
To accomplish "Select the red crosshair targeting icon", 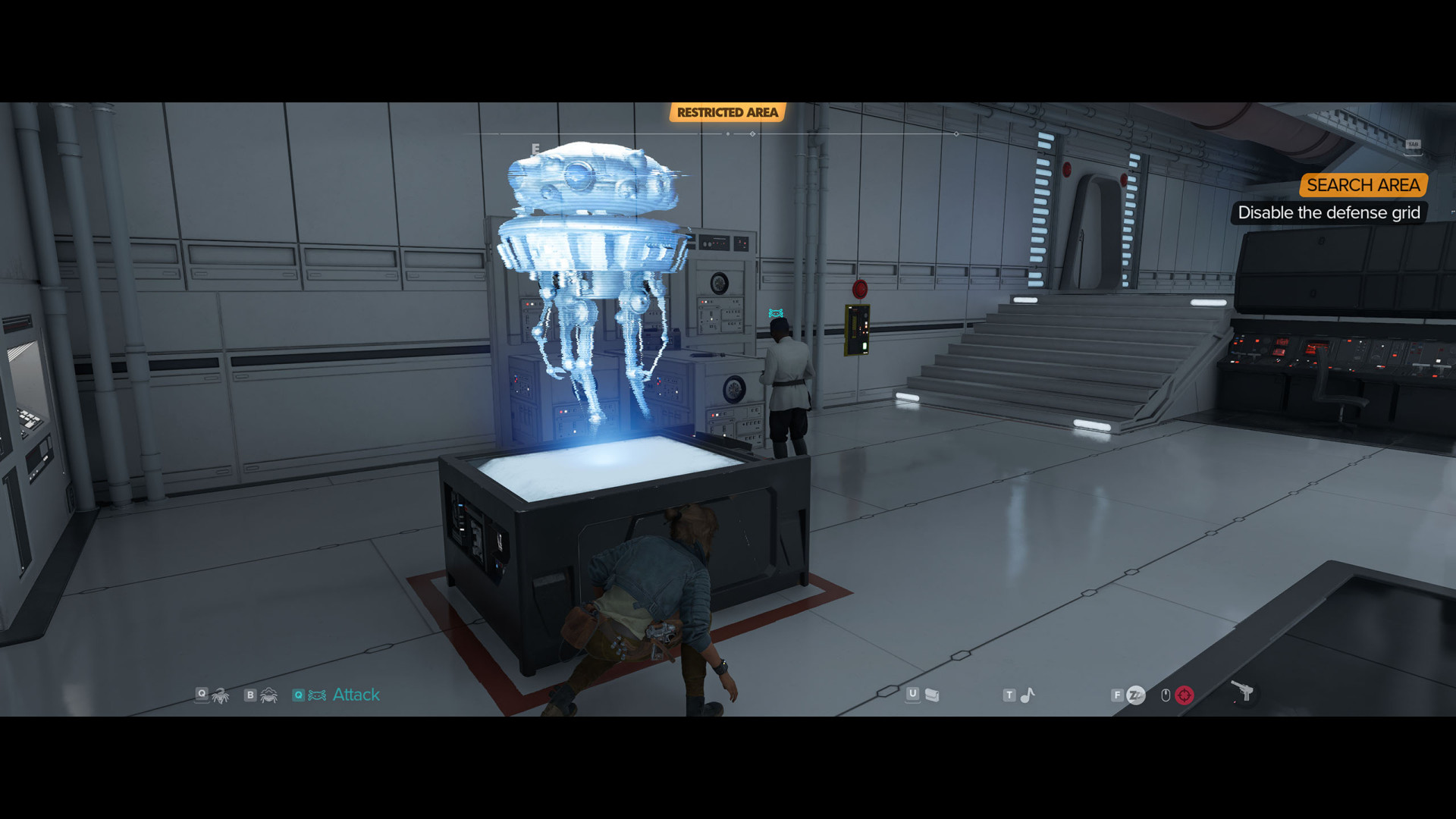I will (x=1184, y=695).
